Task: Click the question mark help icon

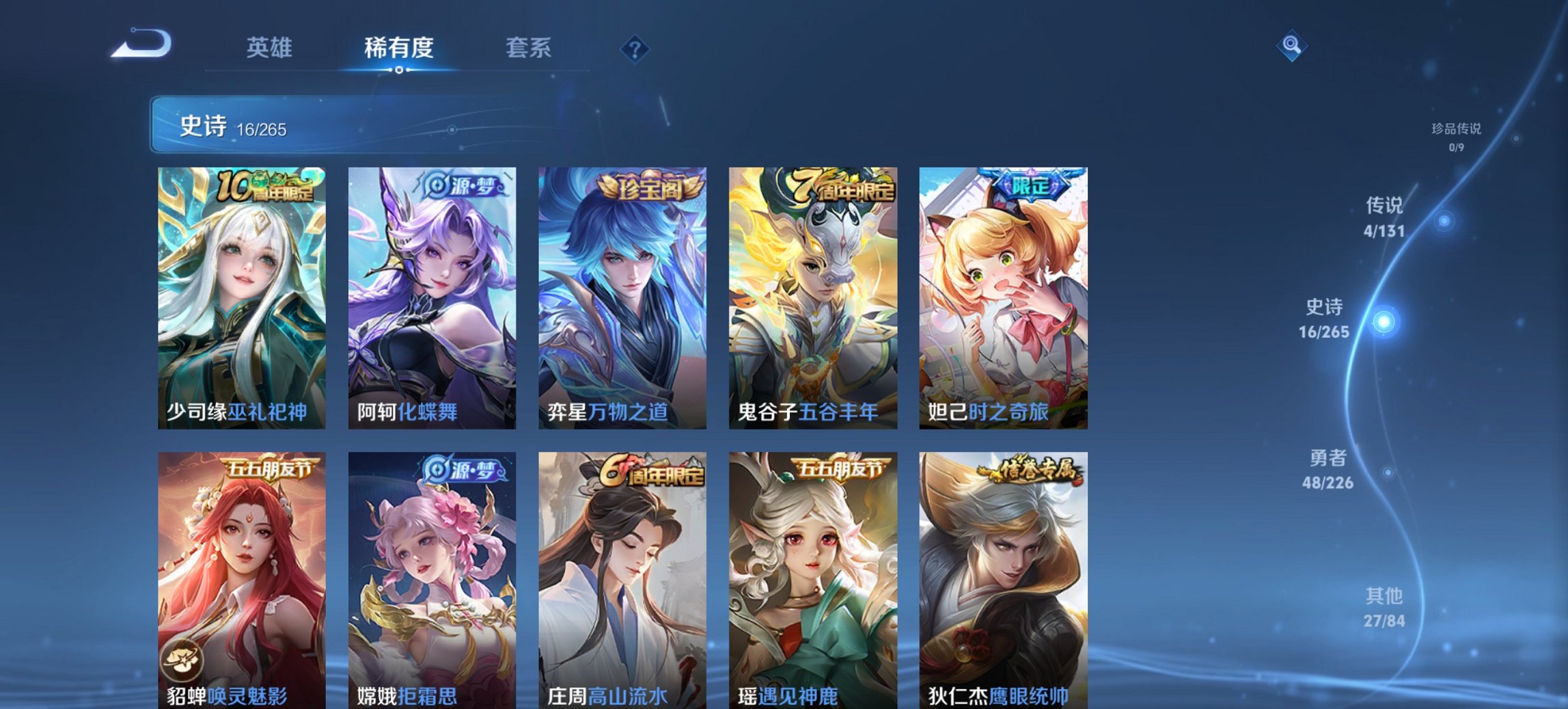Action: pos(634,47)
